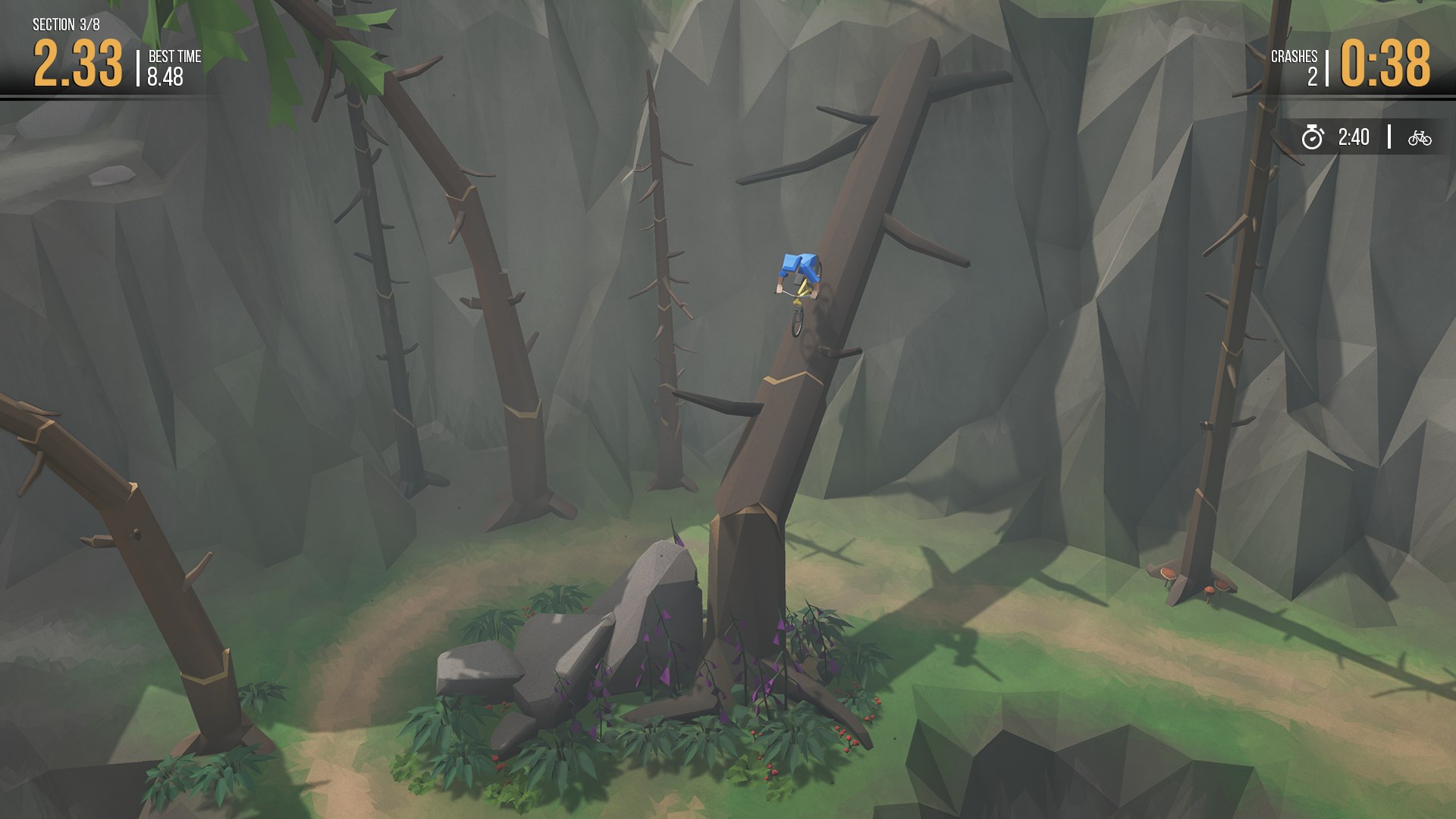The width and height of the screenshot is (1456, 819).
Task: Select the bicycle icon in top-right corner
Action: click(1420, 137)
